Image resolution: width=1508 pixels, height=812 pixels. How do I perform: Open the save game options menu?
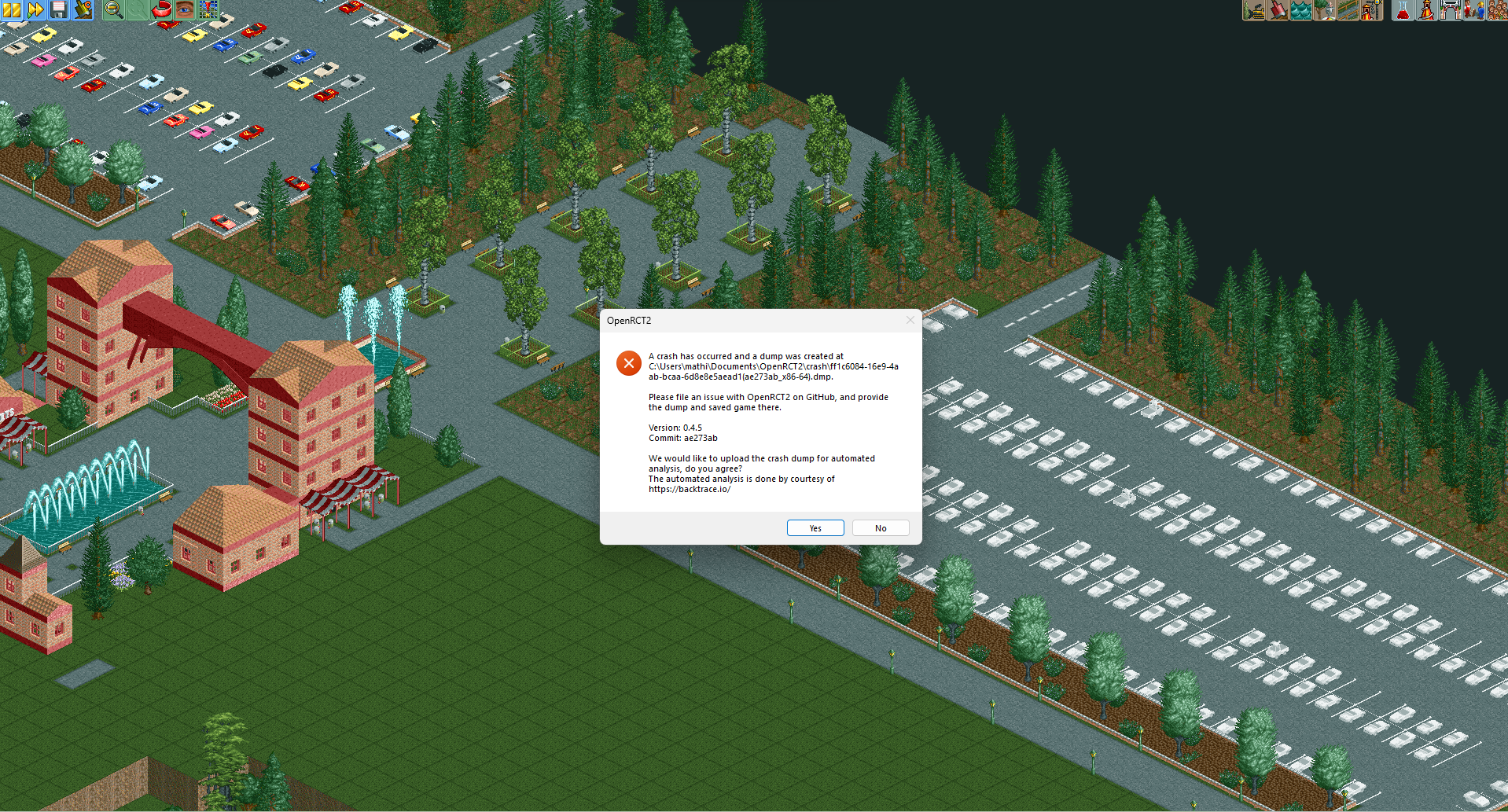point(58,11)
